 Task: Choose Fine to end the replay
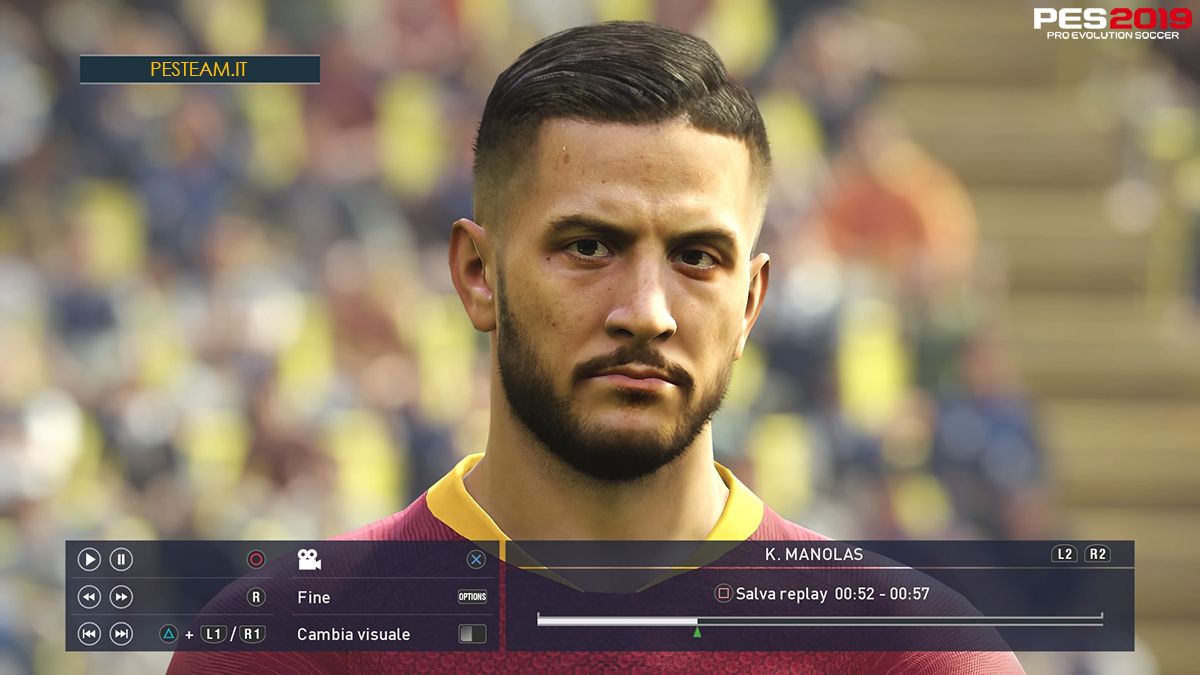coord(314,597)
